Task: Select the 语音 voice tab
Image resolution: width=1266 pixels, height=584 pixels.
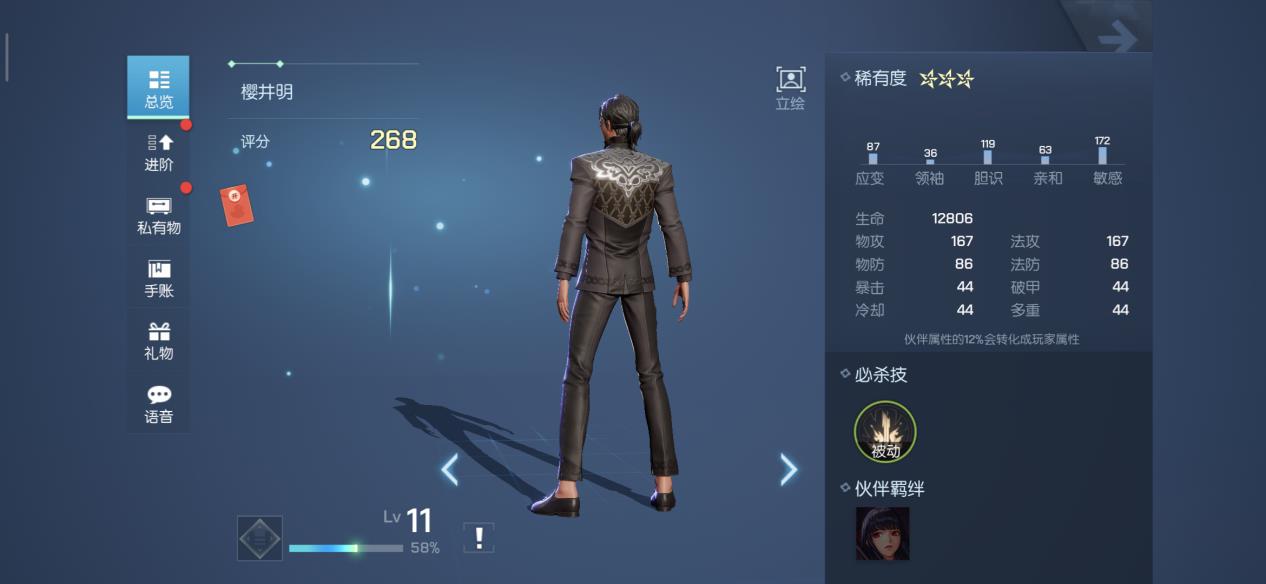Action: pyautogui.click(x=158, y=403)
